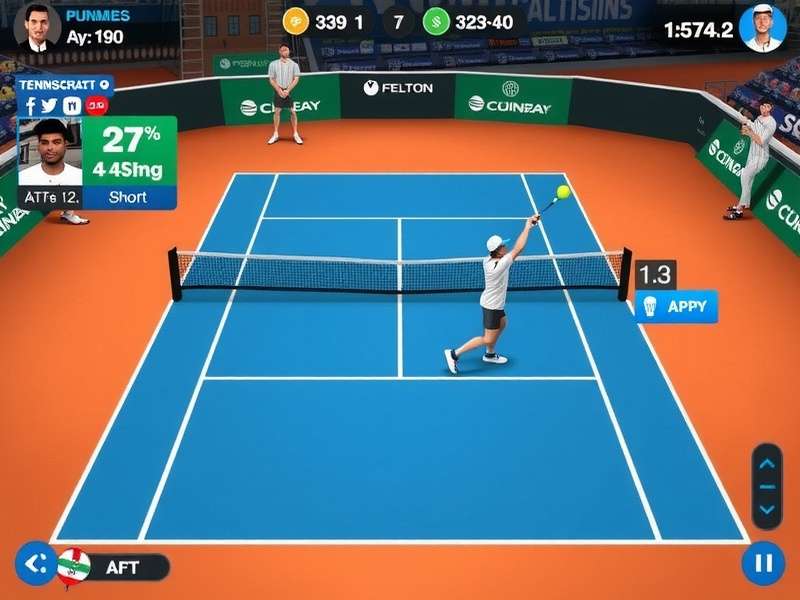The height and width of the screenshot is (600, 800).
Task: Open the player avatar in the top-left corner
Action: point(37,27)
